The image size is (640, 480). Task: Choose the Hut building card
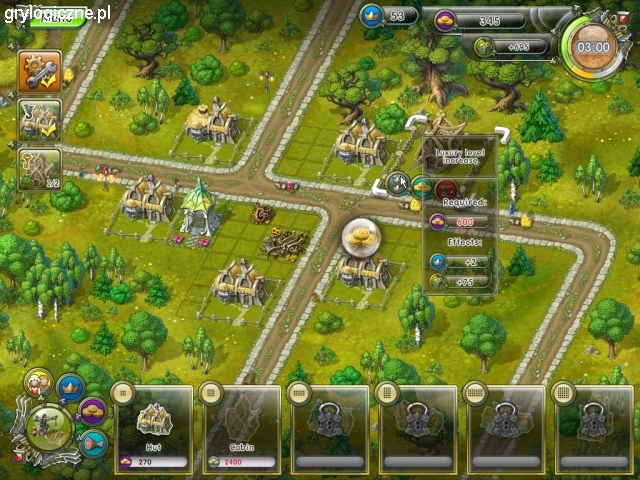pos(155,425)
